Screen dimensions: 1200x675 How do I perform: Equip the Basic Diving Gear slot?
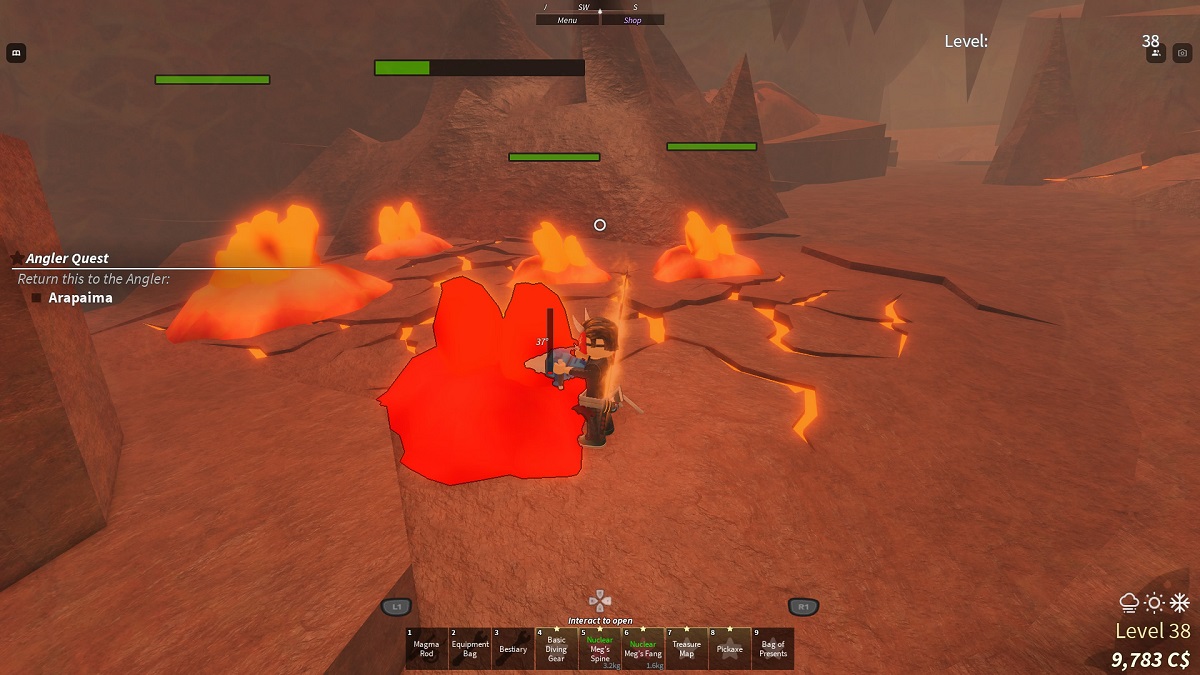tap(556, 648)
